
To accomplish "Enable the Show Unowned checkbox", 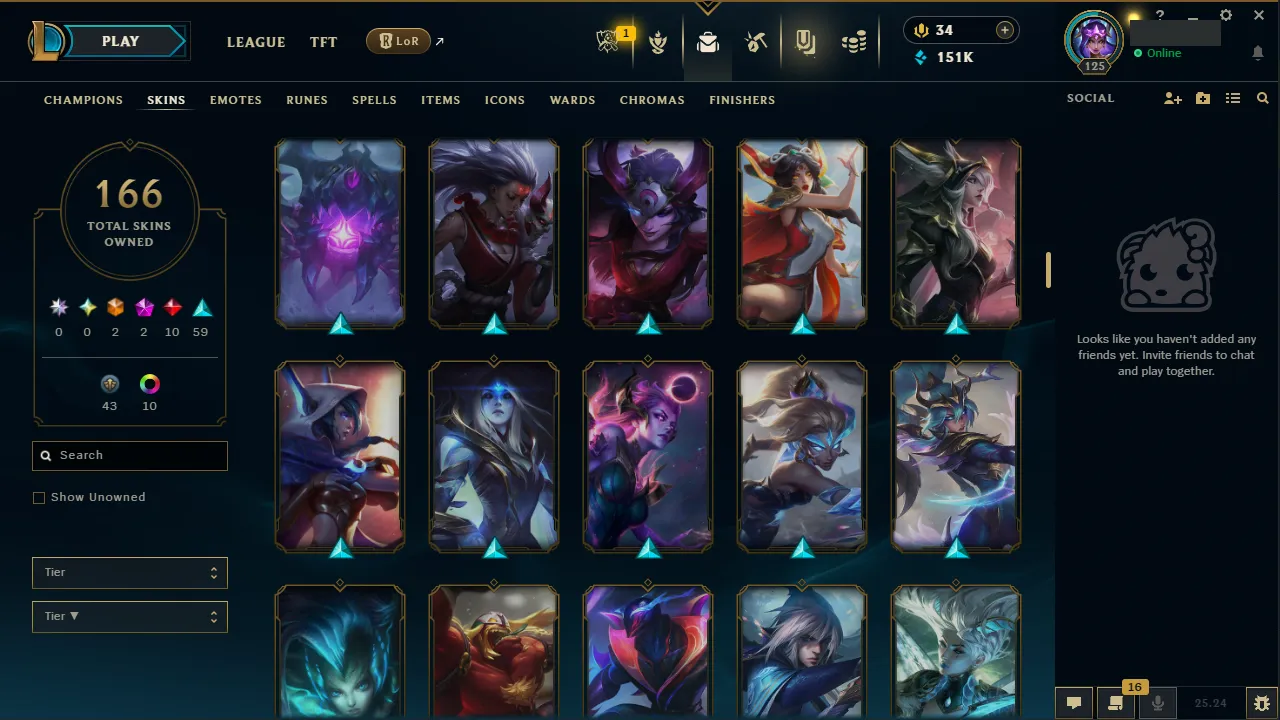I will click(x=39, y=497).
